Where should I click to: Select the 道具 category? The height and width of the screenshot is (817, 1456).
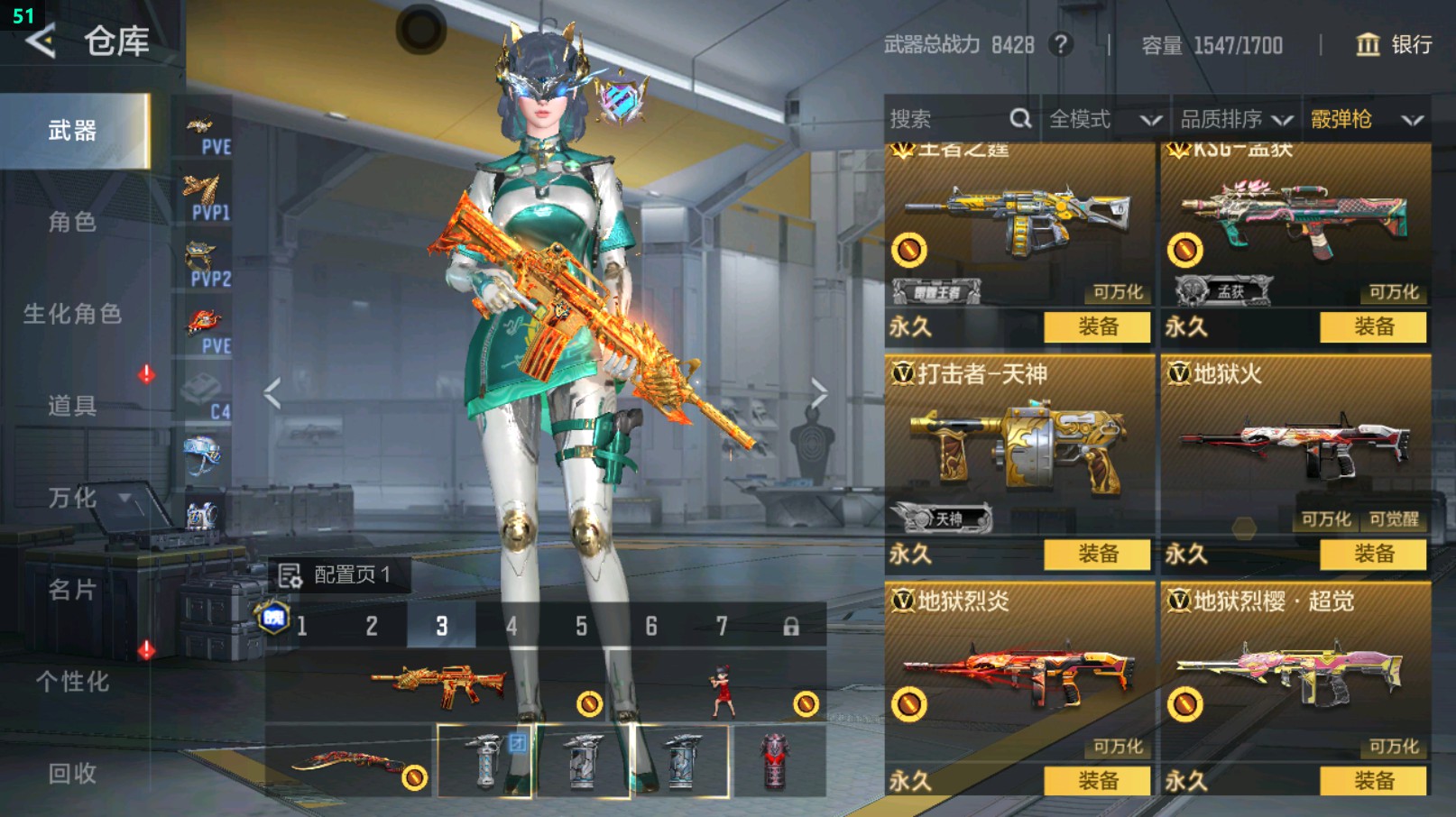[x=72, y=406]
